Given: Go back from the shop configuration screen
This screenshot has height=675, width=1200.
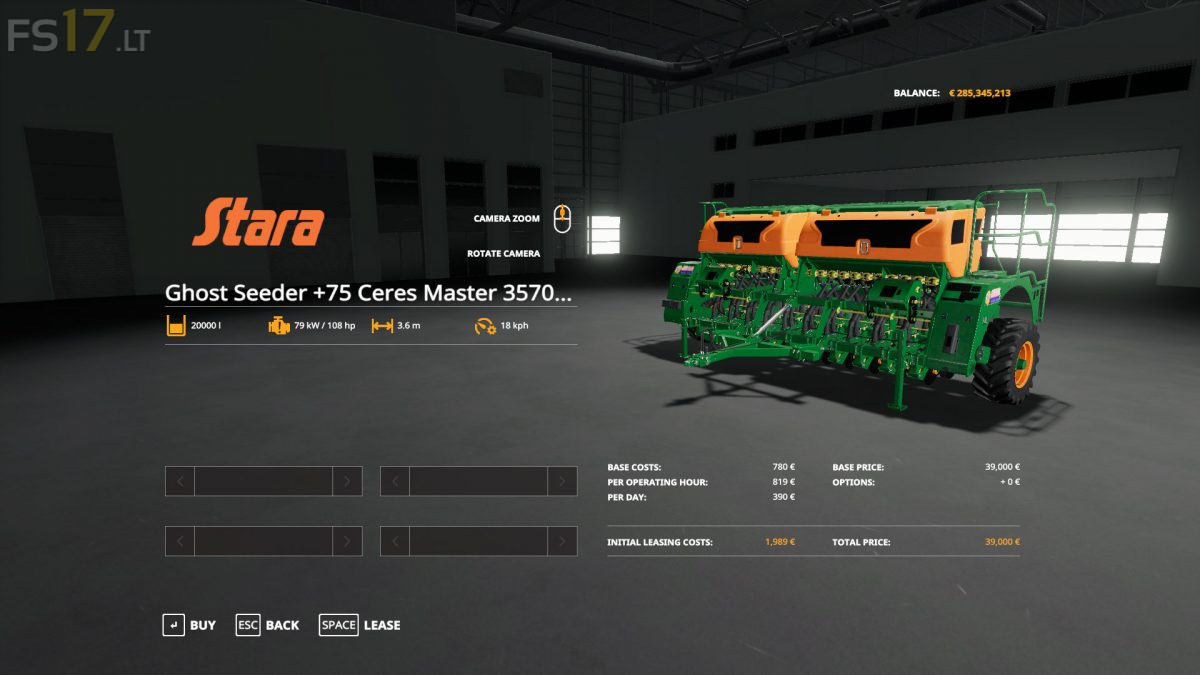Looking at the screenshot, I should click(x=268, y=625).
